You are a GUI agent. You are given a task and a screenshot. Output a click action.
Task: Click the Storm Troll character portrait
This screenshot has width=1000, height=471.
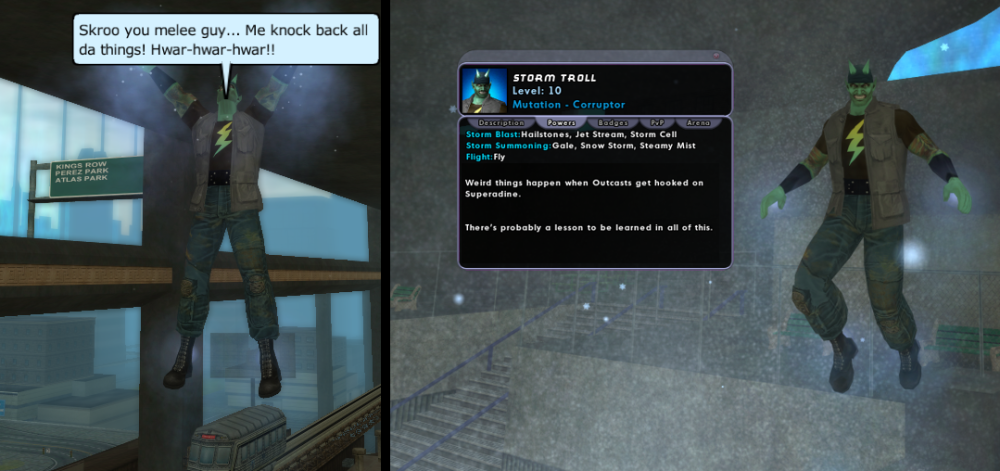[x=485, y=90]
